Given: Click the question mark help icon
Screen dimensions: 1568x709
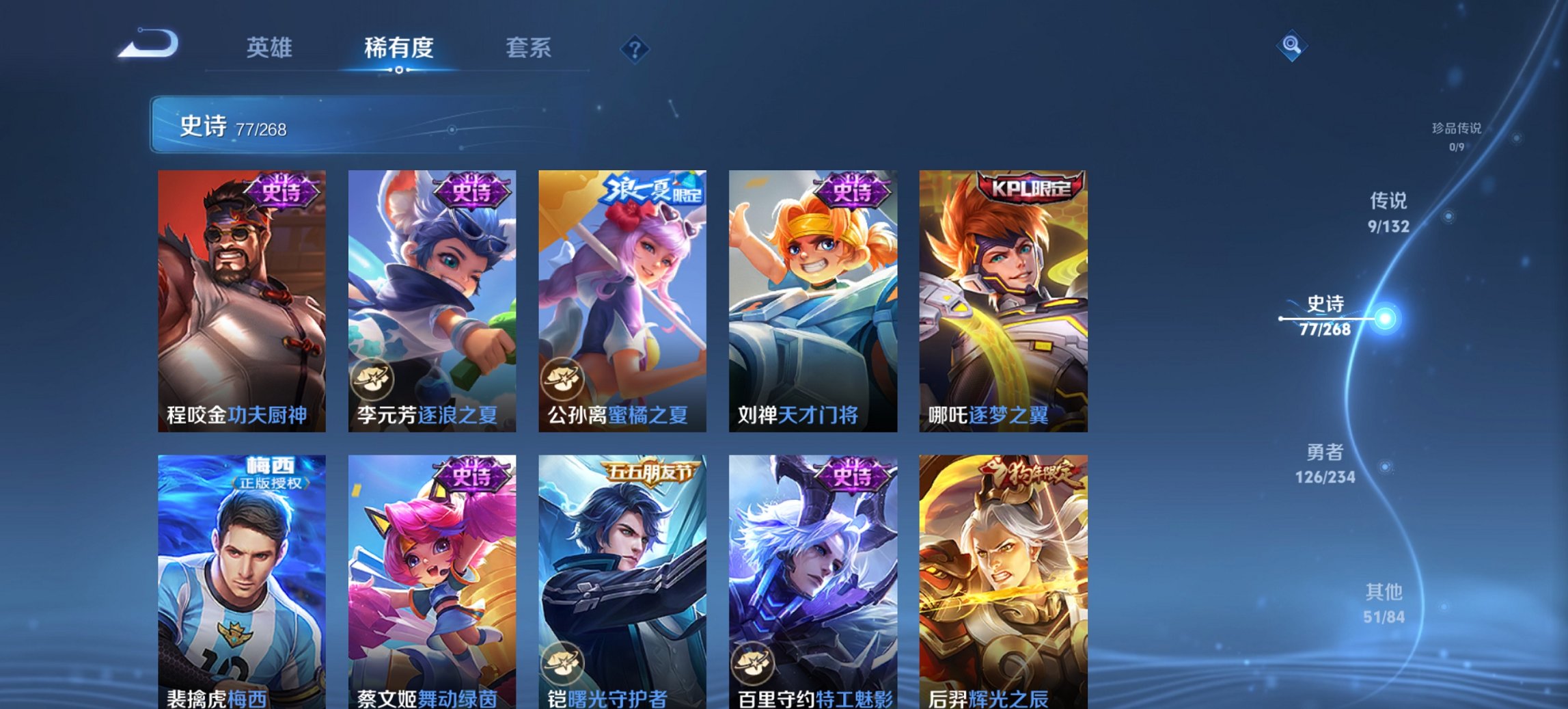Looking at the screenshot, I should (x=635, y=49).
